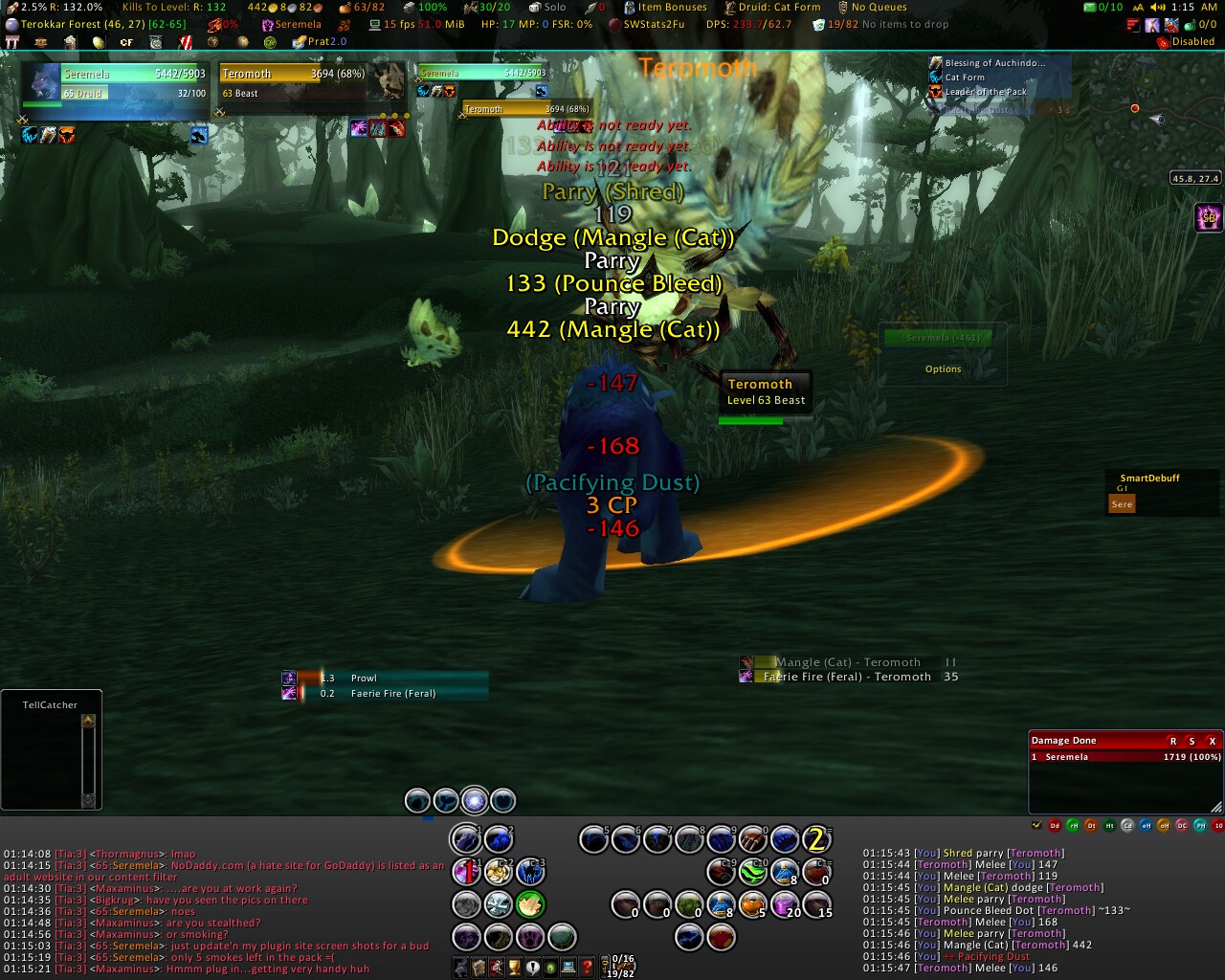Activate the blue cat silhouette ability
This screenshot has height=980, width=1225.
click(530, 872)
